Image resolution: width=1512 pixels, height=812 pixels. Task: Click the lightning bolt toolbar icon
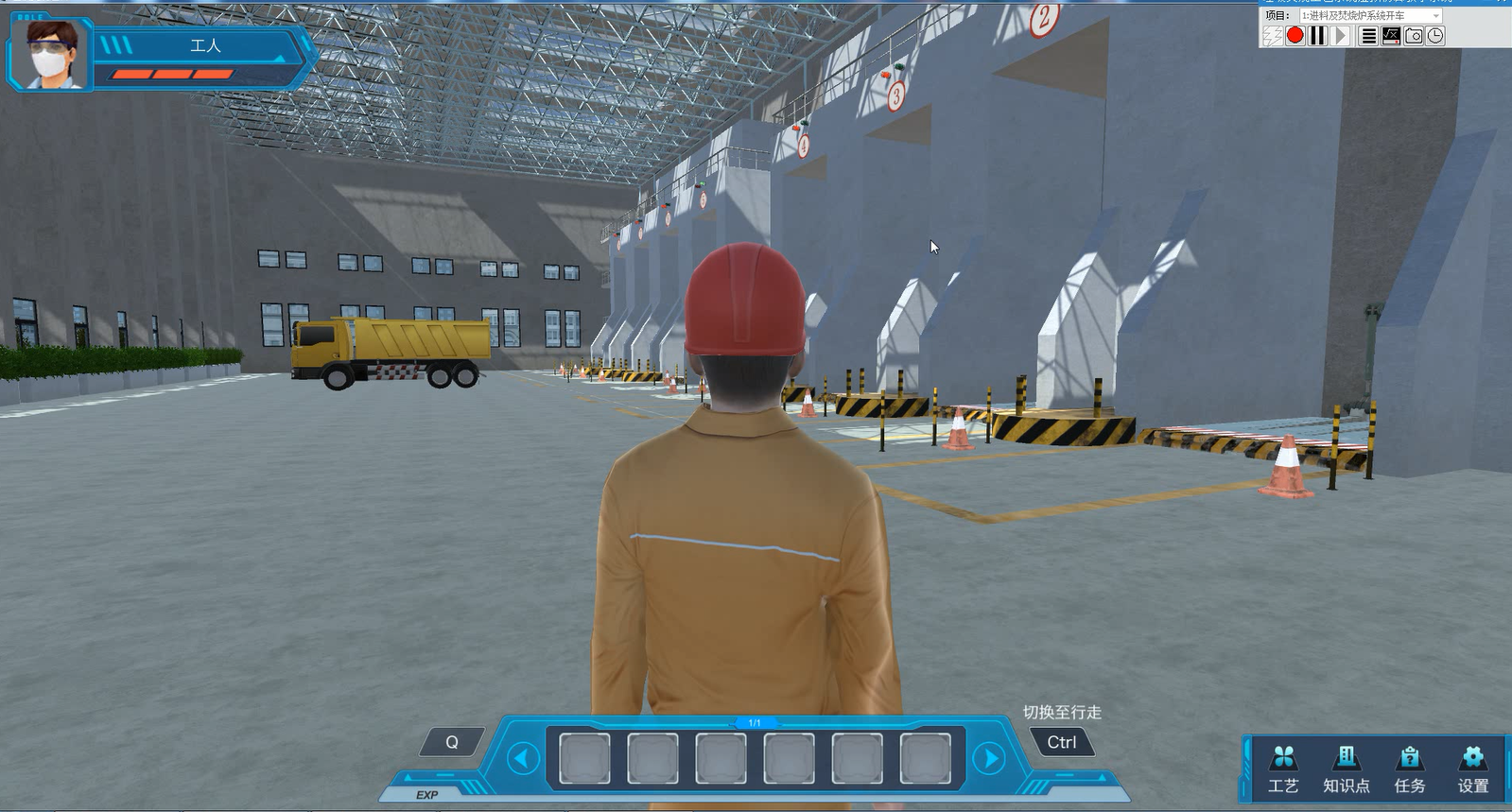pos(1273,36)
